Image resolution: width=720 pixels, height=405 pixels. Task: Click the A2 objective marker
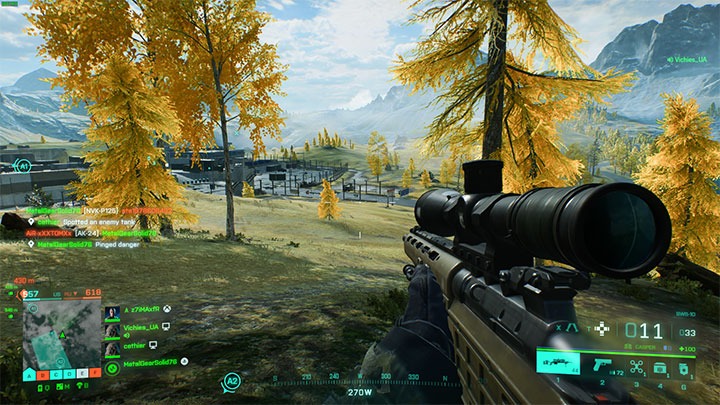[x=232, y=380]
